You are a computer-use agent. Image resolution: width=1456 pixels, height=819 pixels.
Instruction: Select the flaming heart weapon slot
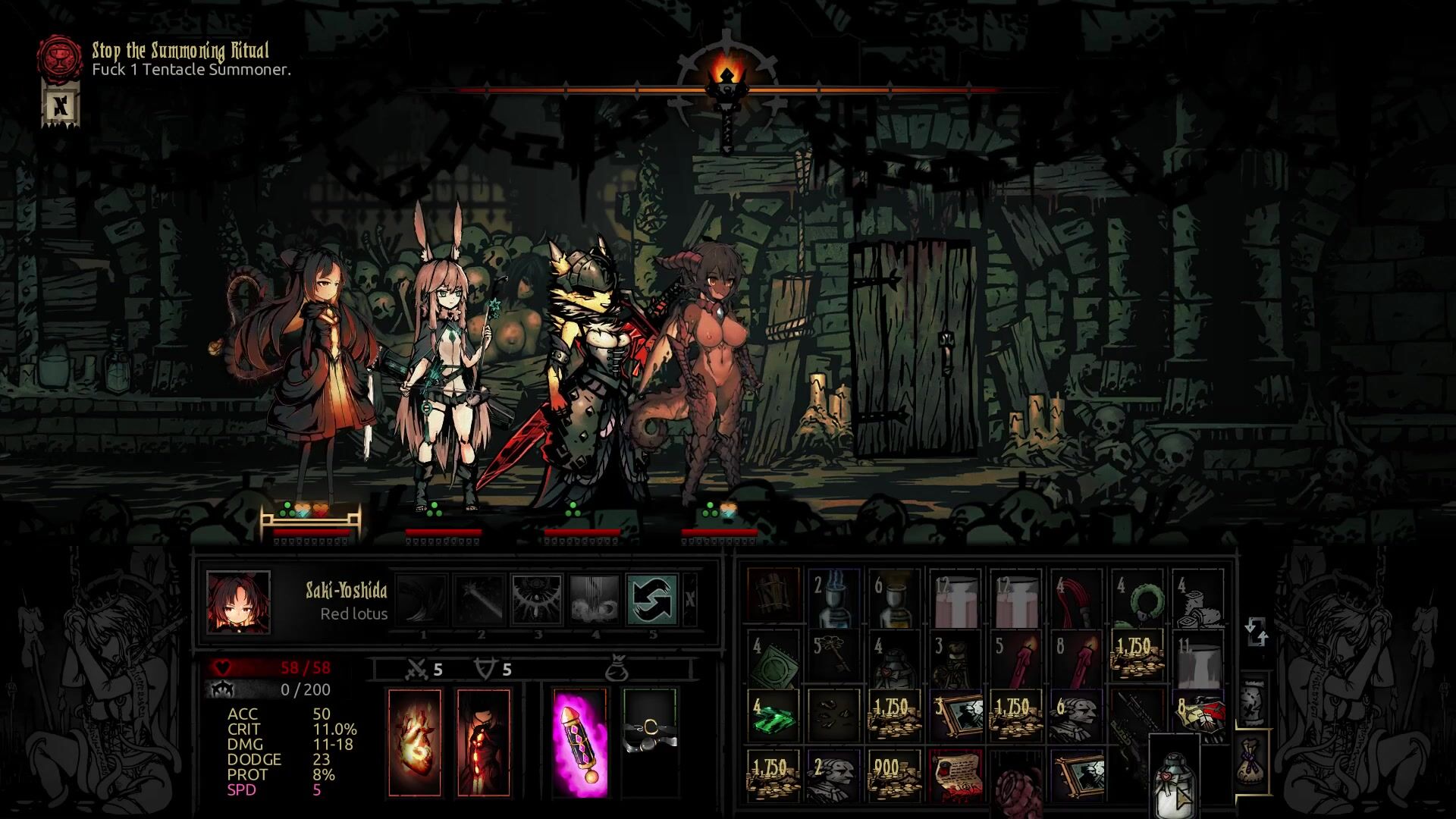pos(414,742)
